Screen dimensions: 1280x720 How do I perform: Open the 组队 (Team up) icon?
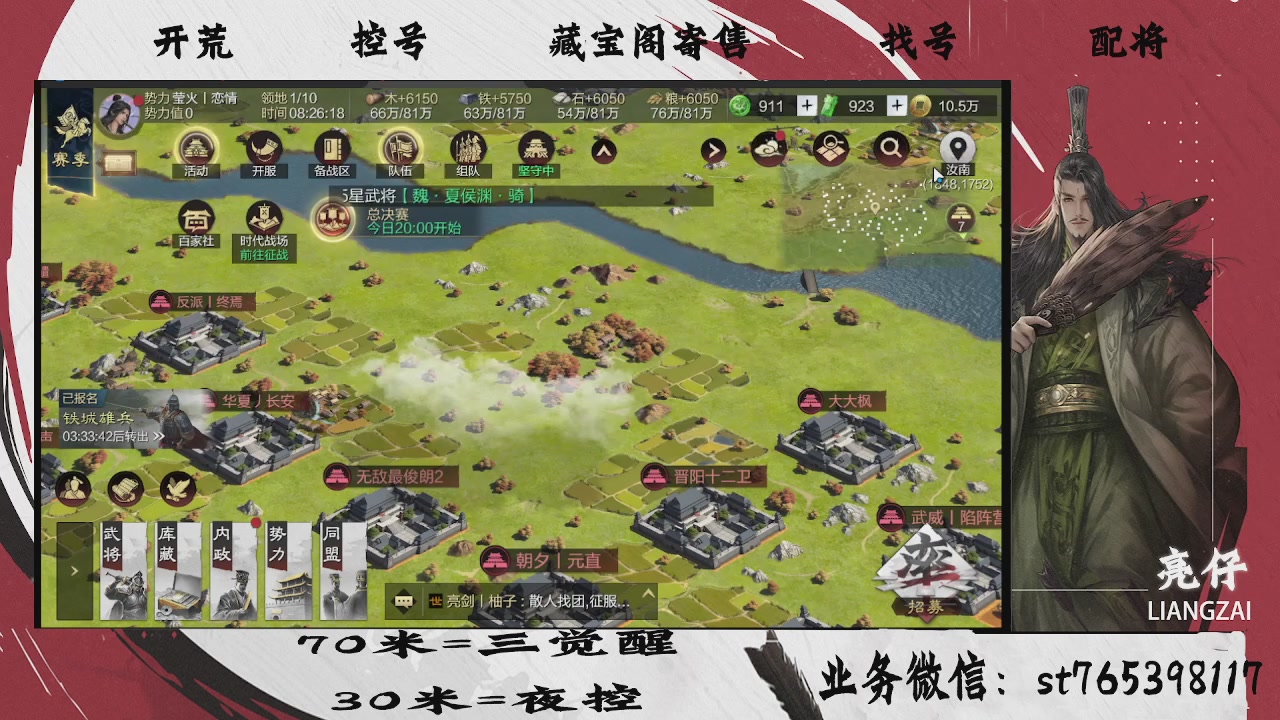(469, 150)
